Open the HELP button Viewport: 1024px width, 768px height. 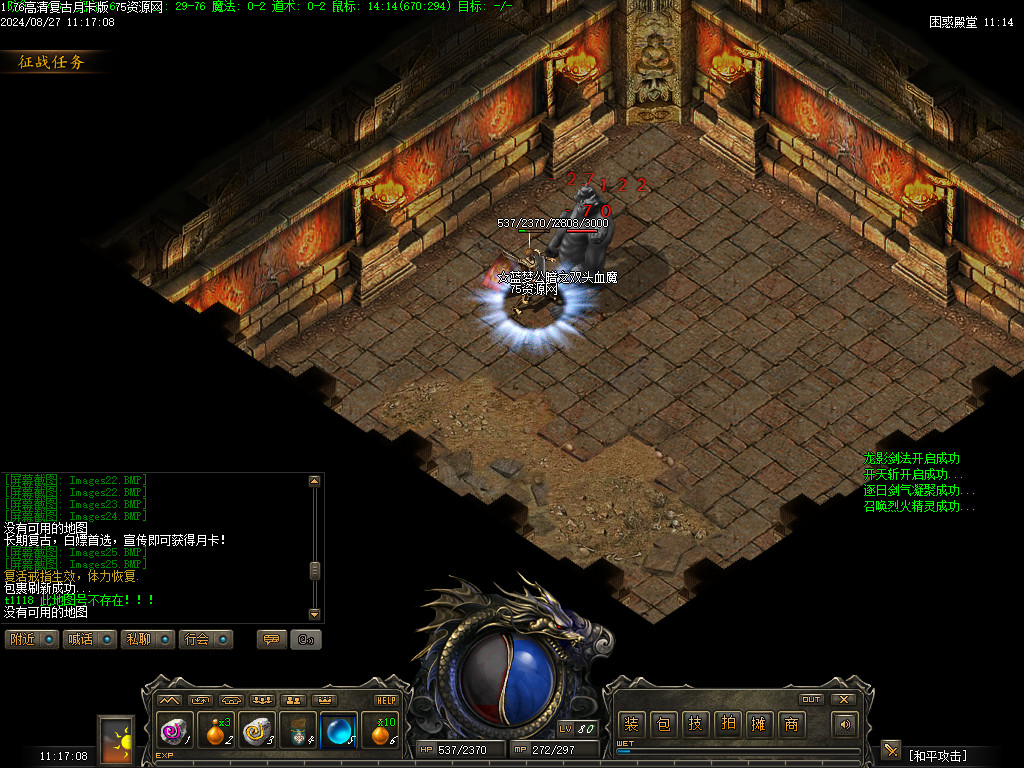coord(386,701)
